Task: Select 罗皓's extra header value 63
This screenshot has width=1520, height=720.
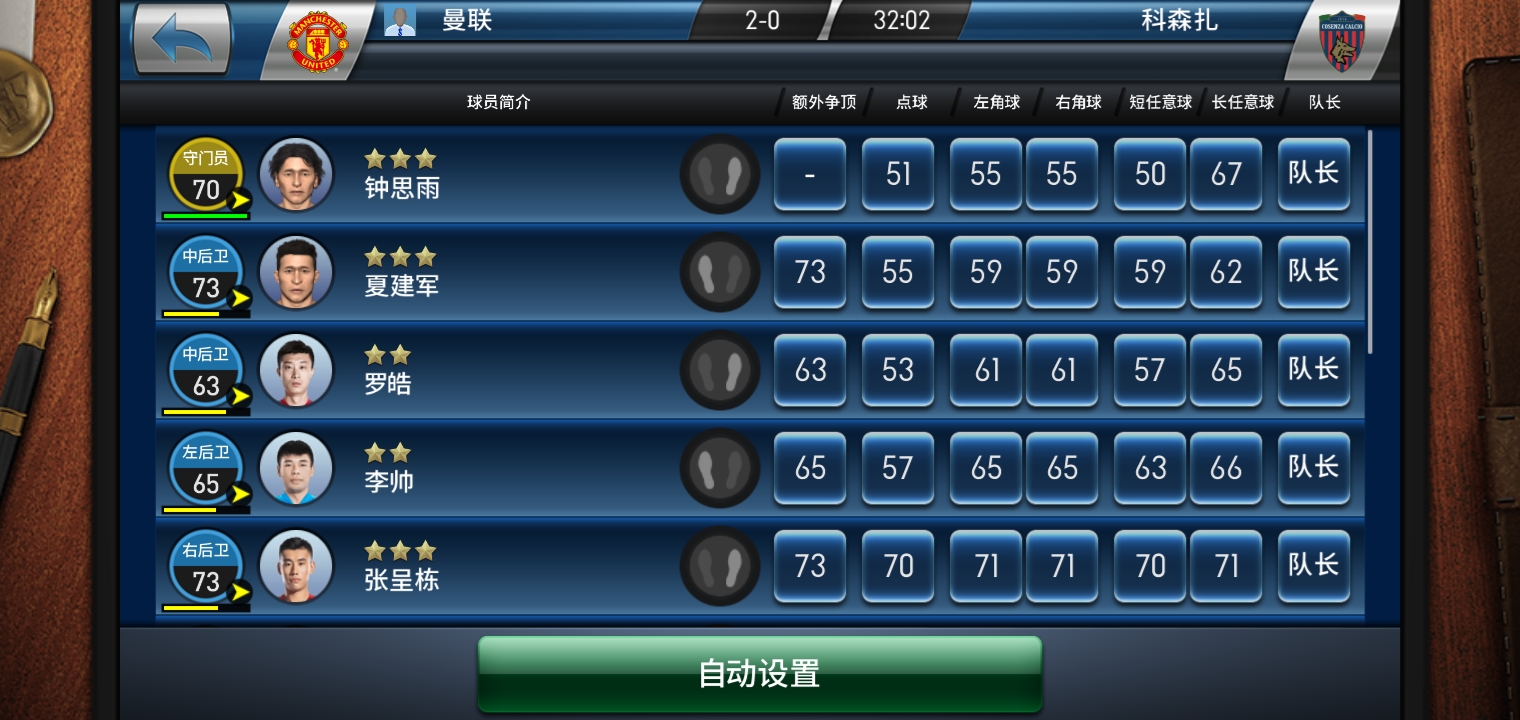Action: point(809,370)
